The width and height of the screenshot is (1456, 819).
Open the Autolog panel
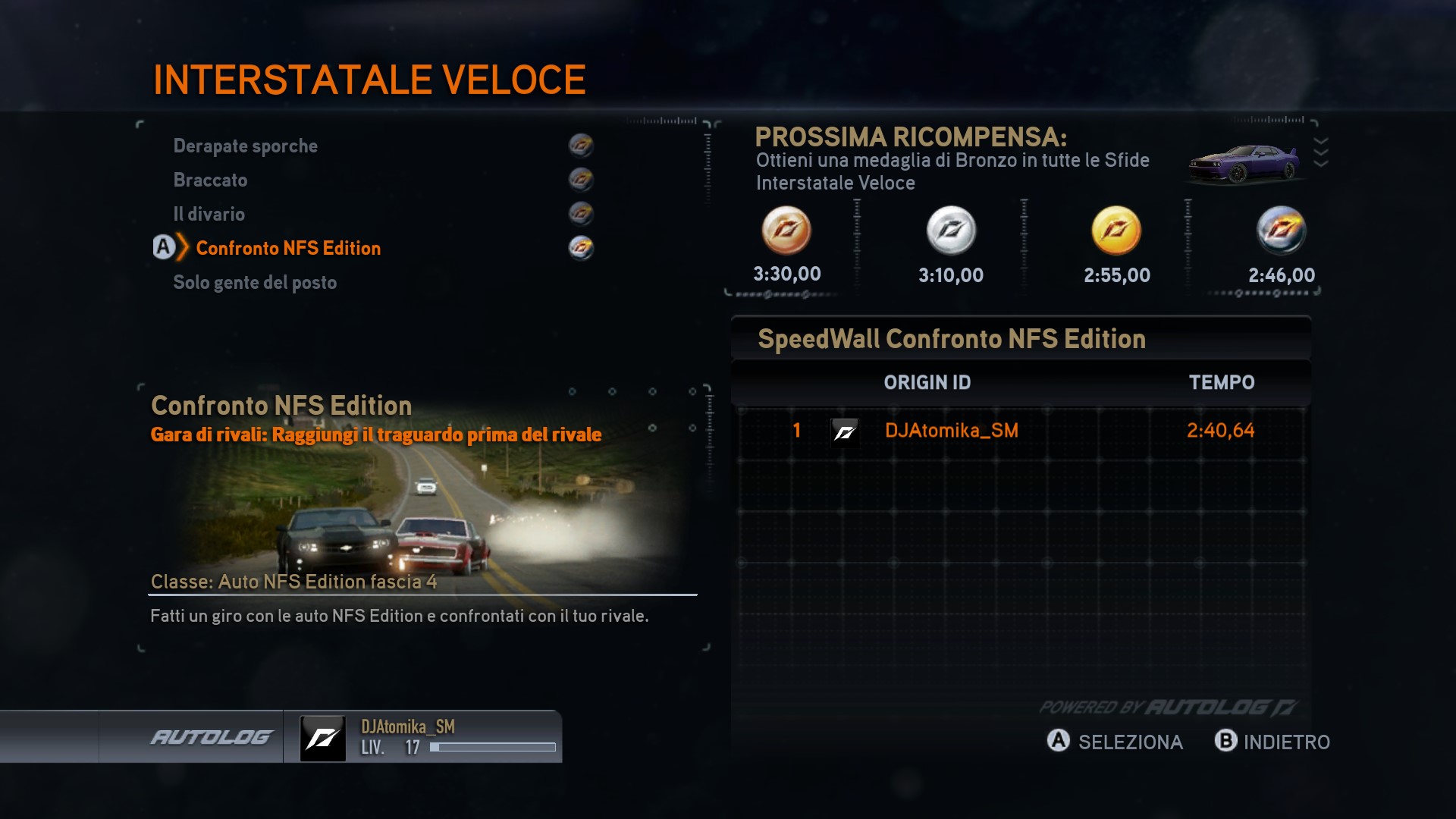(x=211, y=737)
